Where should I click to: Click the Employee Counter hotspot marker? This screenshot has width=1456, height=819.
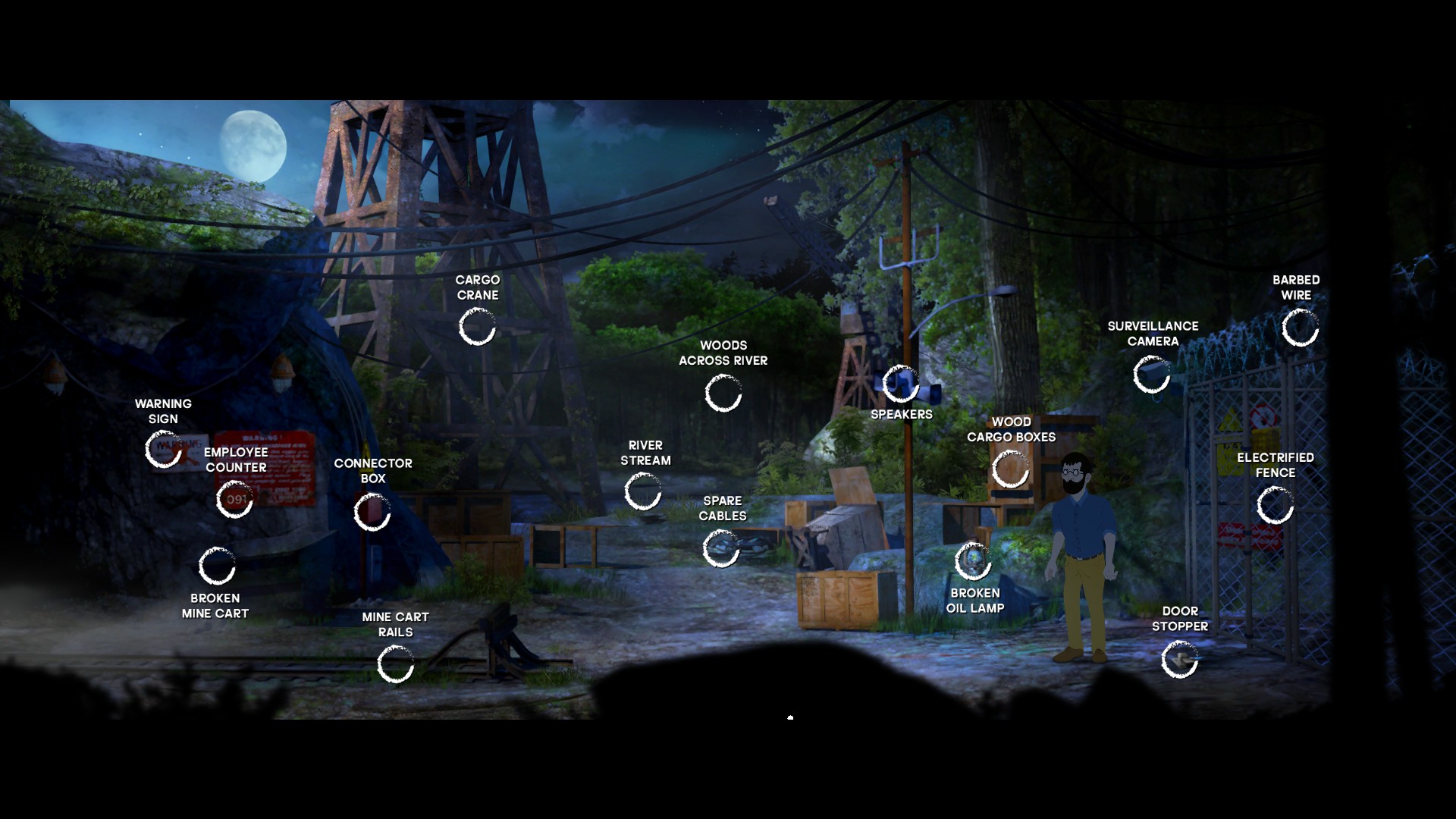pyautogui.click(x=234, y=500)
